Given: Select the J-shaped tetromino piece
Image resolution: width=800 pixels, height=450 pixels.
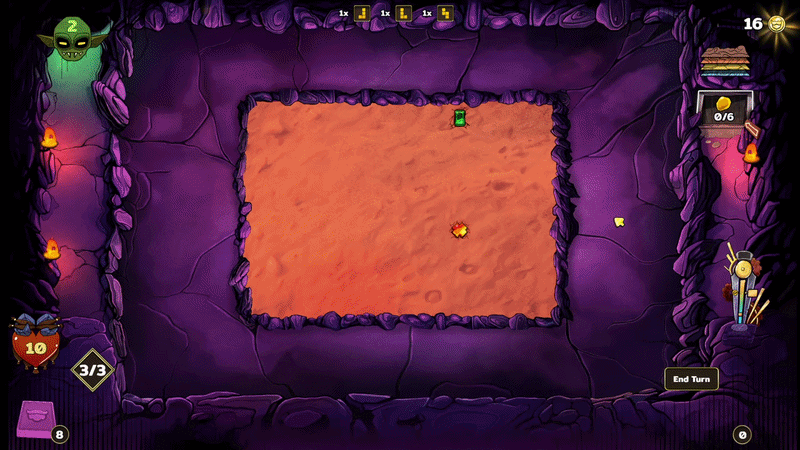Looking at the screenshot, I should 362,14.
